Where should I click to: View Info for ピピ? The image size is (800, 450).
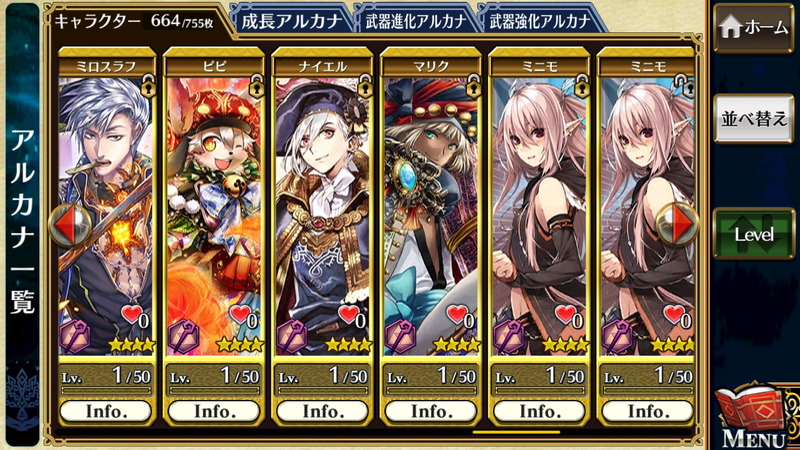click(x=213, y=411)
